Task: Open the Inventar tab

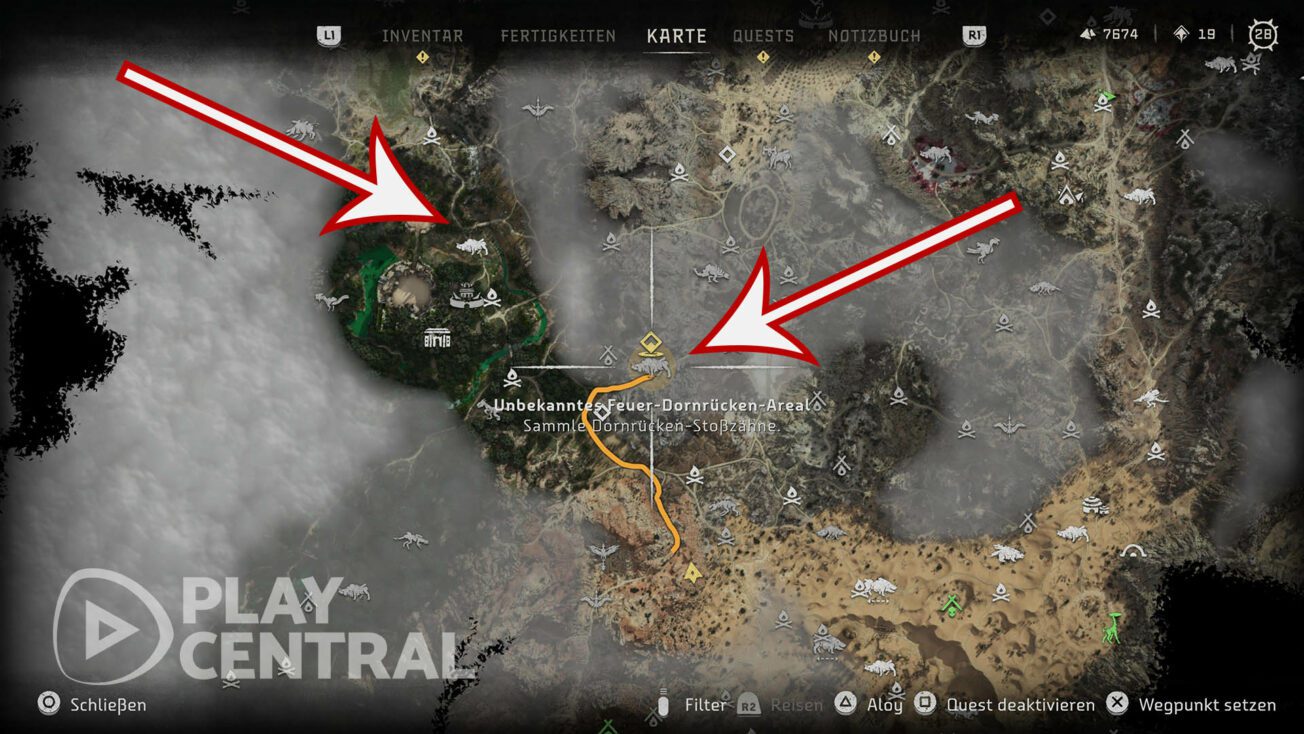Action: 422,35
